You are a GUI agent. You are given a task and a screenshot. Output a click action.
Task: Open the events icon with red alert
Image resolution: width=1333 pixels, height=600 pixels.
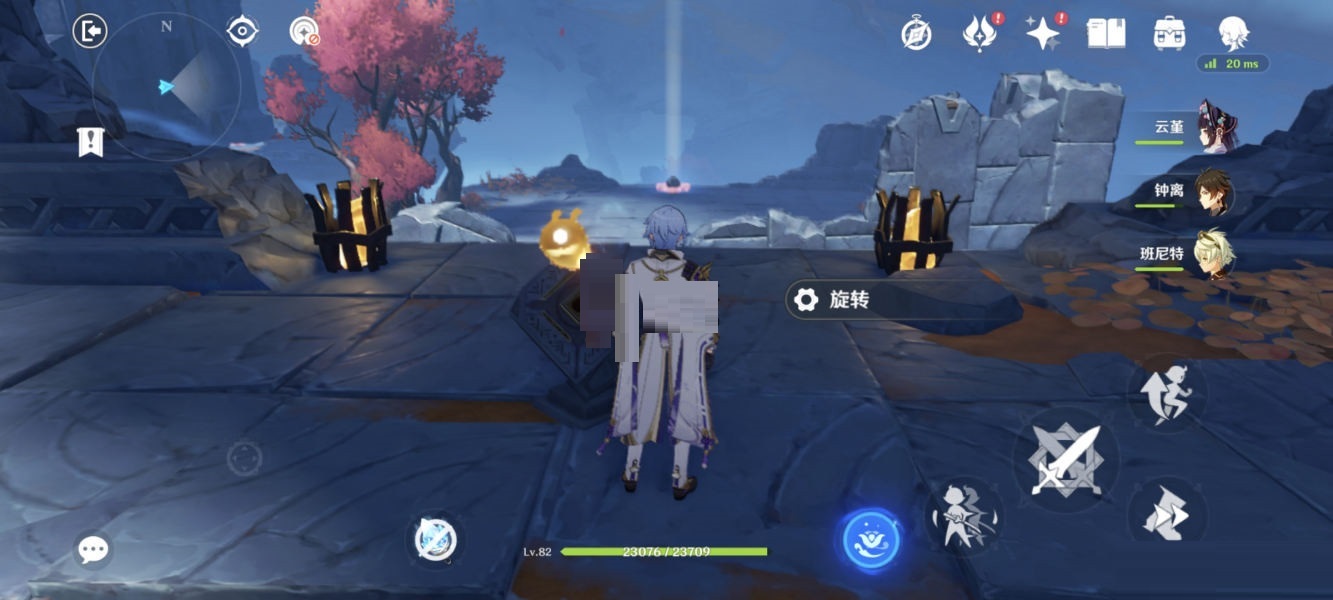[978, 34]
